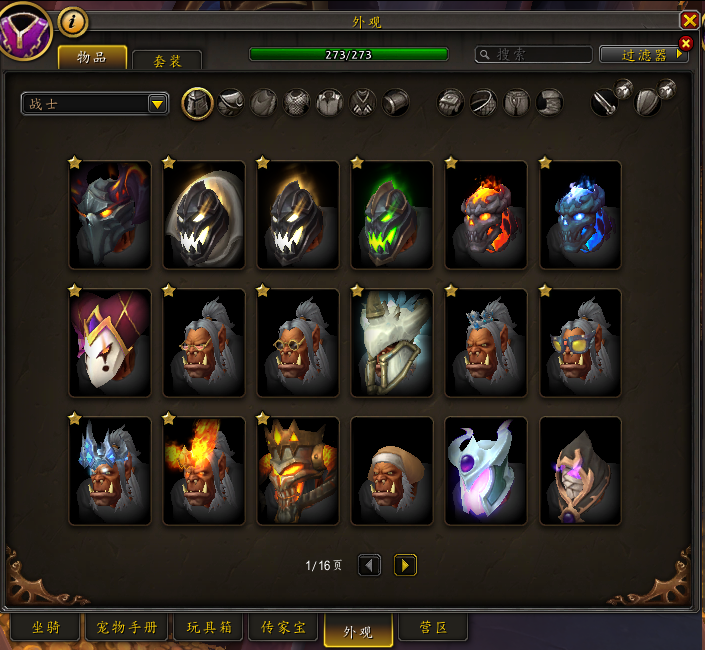Open the 过滤器 filter menu
Viewport: 705px width, 650px height.
tap(644, 55)
